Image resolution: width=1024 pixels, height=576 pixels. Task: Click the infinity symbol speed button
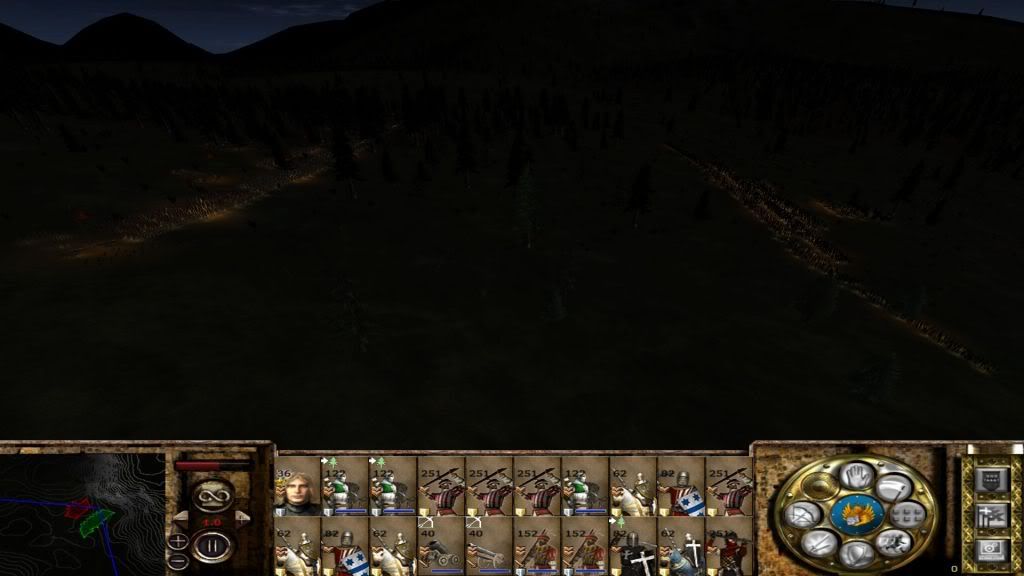212,494
